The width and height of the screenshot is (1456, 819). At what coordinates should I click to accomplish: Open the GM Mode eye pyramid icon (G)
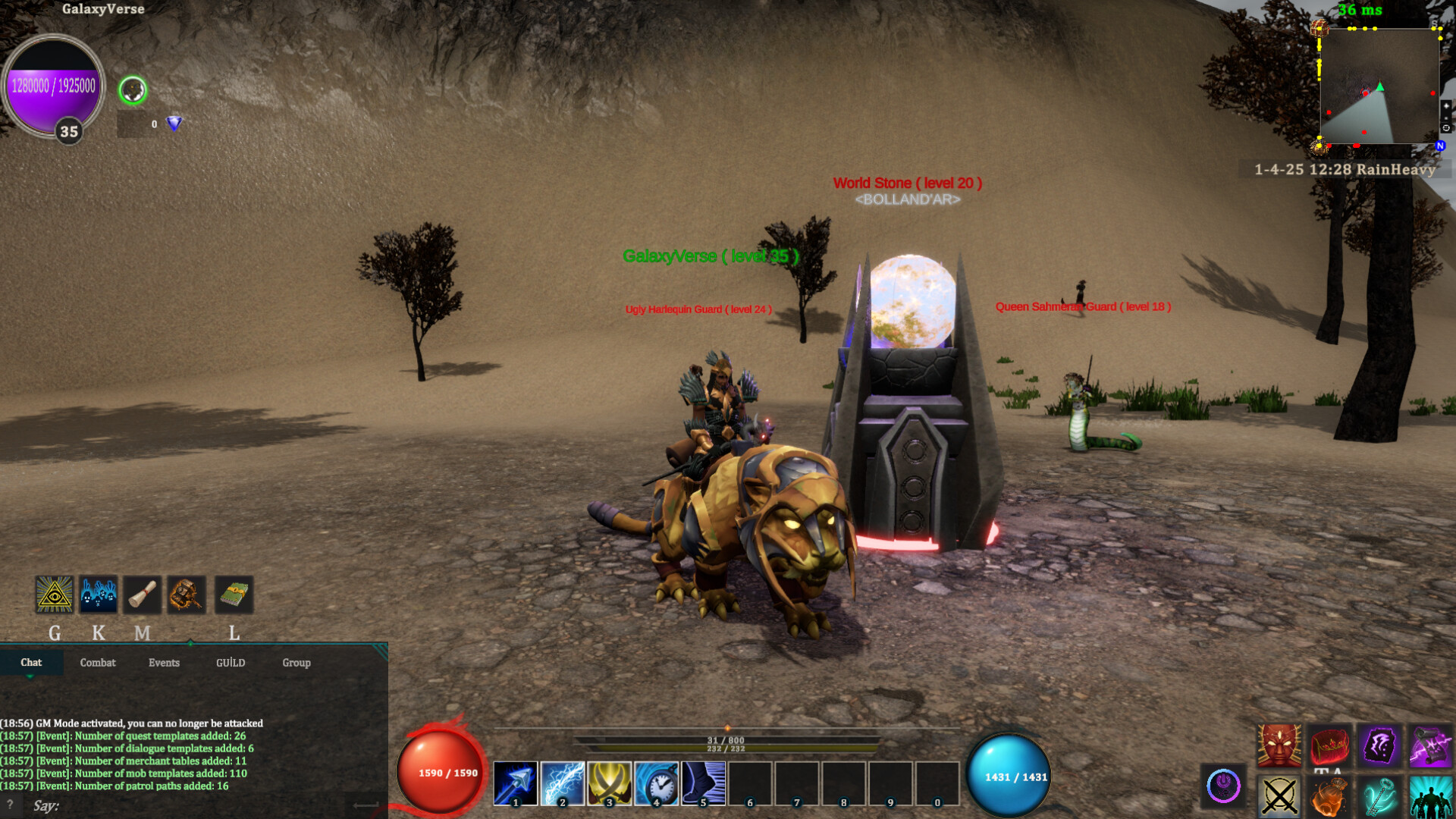[x=53, y=595]
